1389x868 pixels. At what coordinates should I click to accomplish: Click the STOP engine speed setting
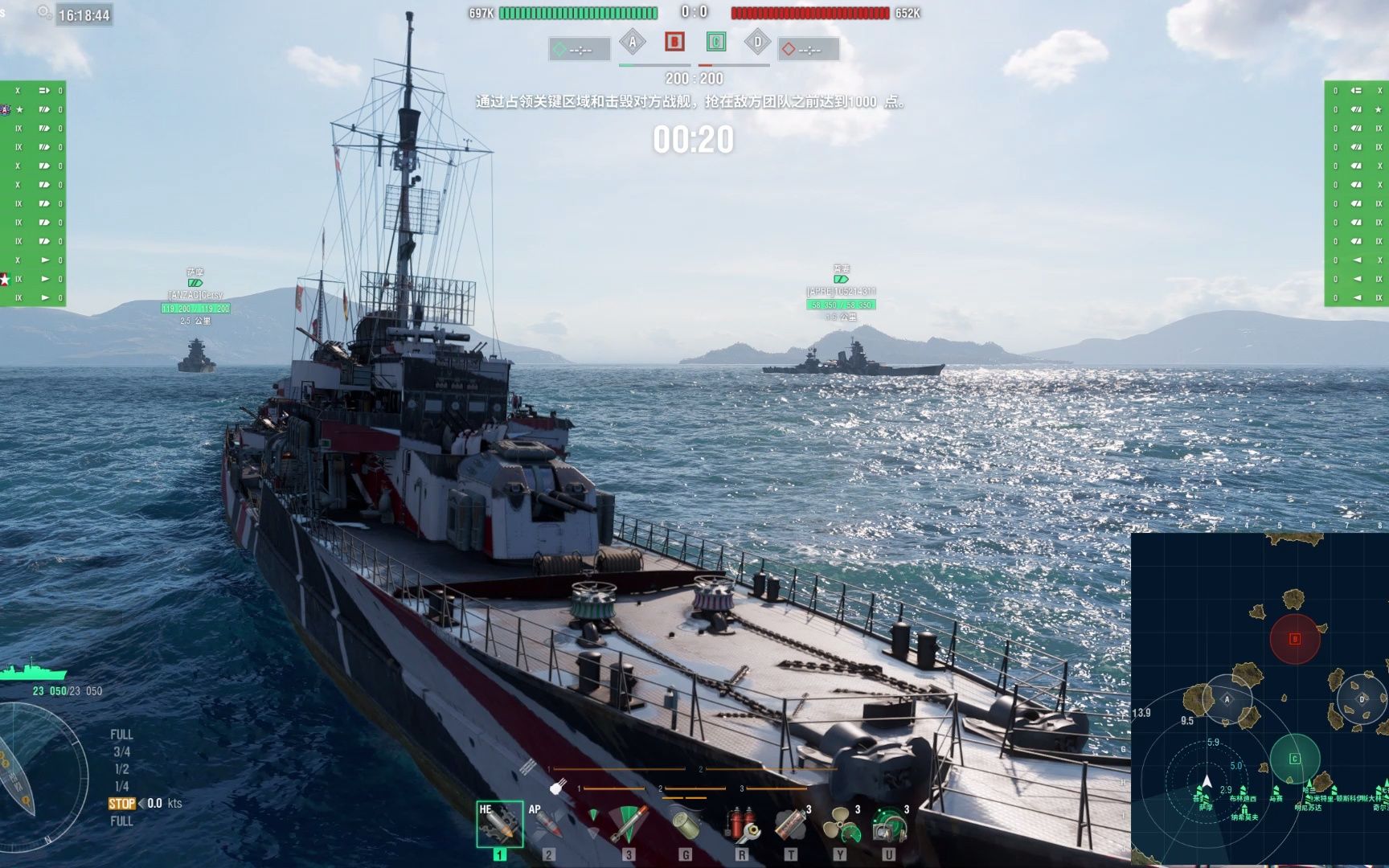click(x=121, y=804)
